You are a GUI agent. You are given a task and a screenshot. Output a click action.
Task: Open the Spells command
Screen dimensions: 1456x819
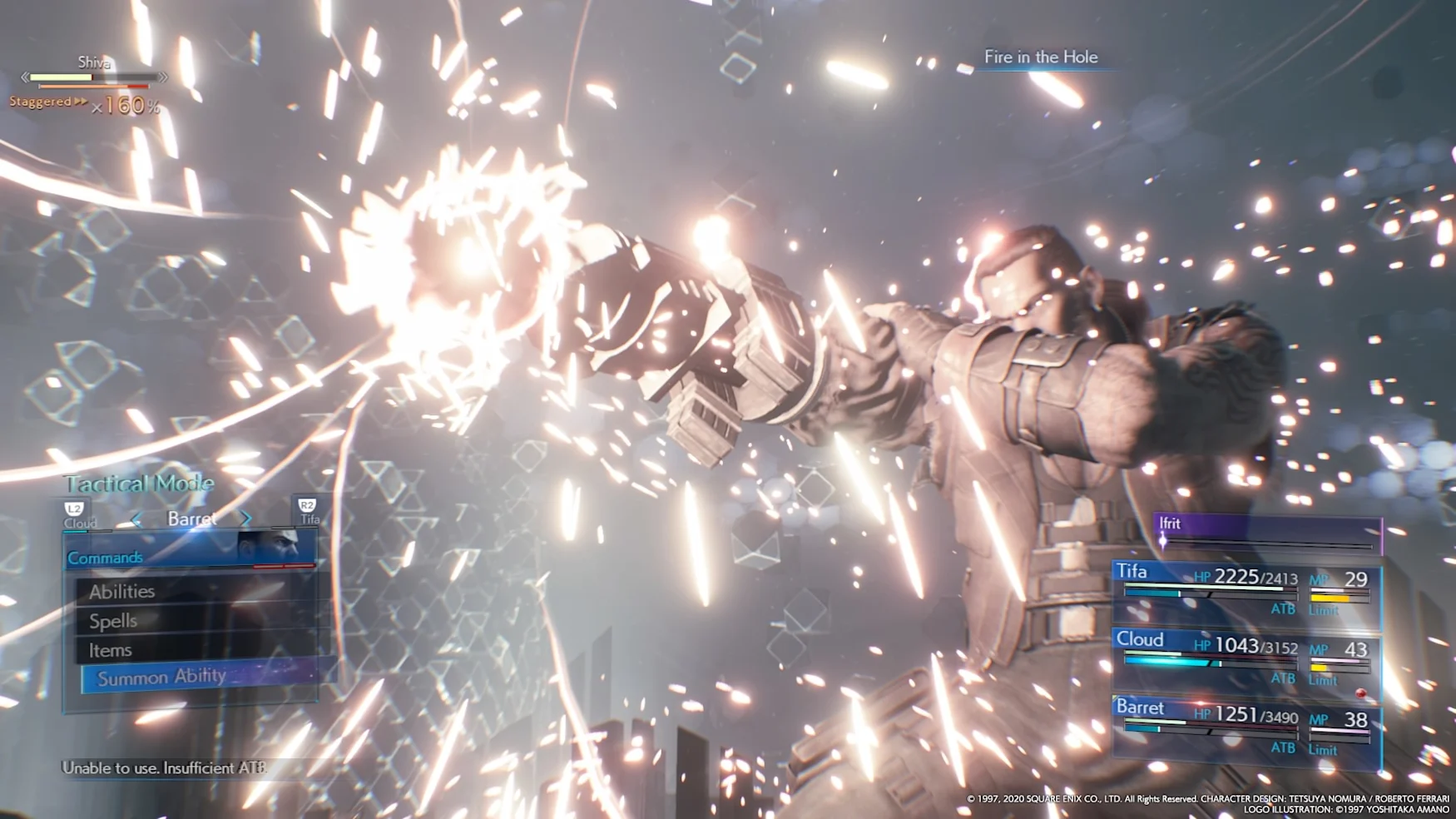pos(113,621)
